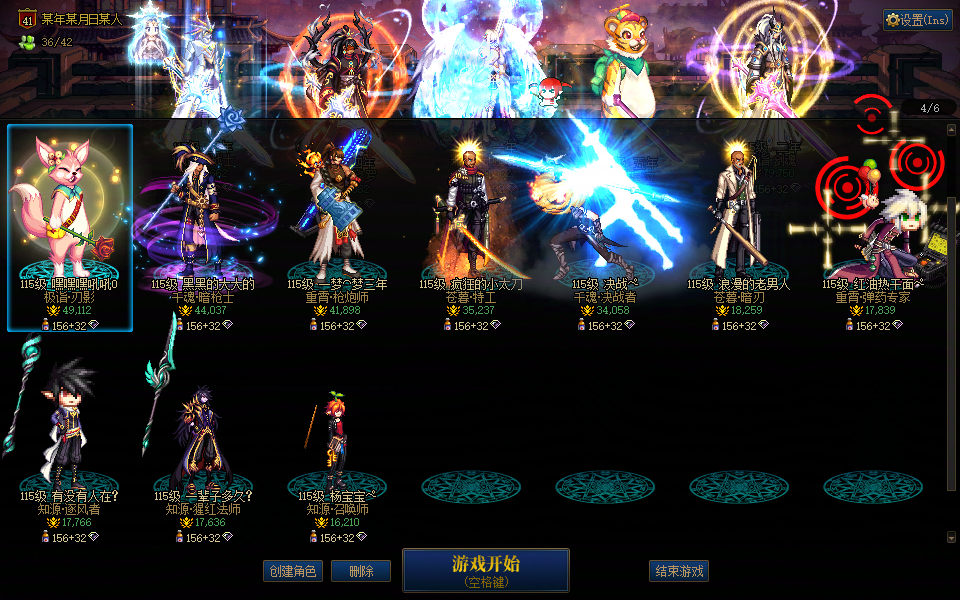Viewport: 960px width, 600px height.
Task: Exit via the 结束游戏 button
Action: pos(679,571)
